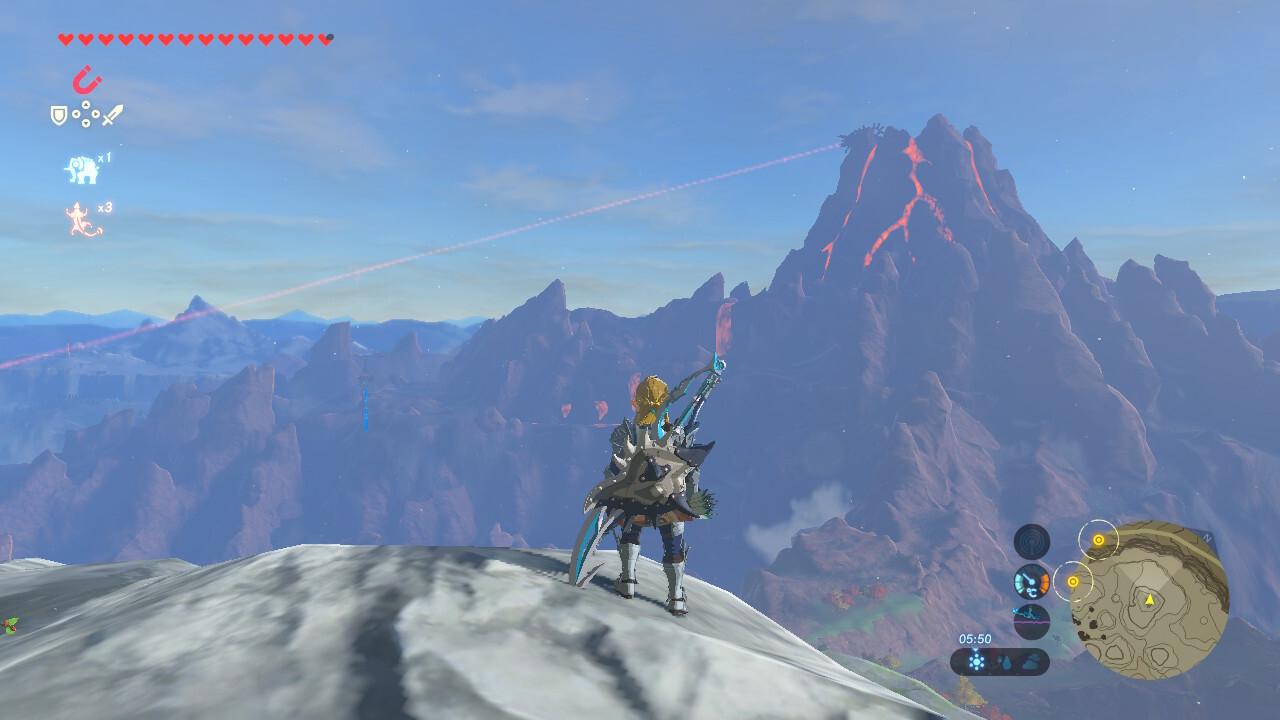Click the shield quick-select icon
The width and height of the screenshot is (1280, 720).
tap(60, 116)
